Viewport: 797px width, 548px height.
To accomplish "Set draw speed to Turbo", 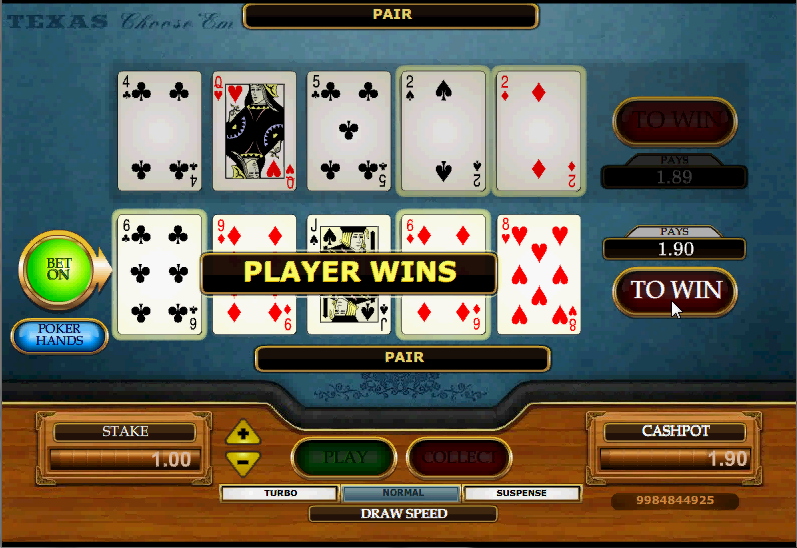I will 280,493.
